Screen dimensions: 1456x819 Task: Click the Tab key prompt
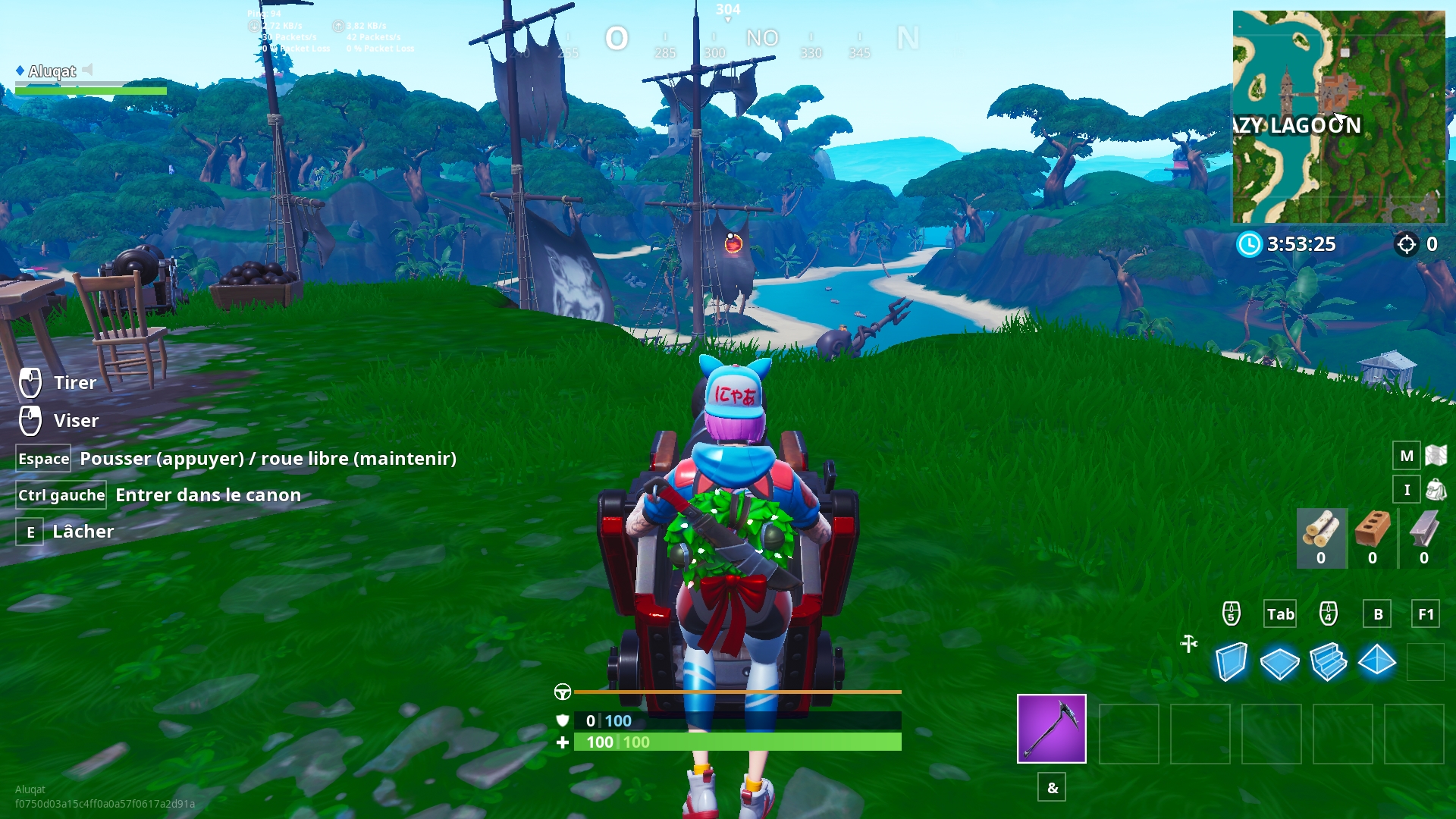click(1280, 614)
